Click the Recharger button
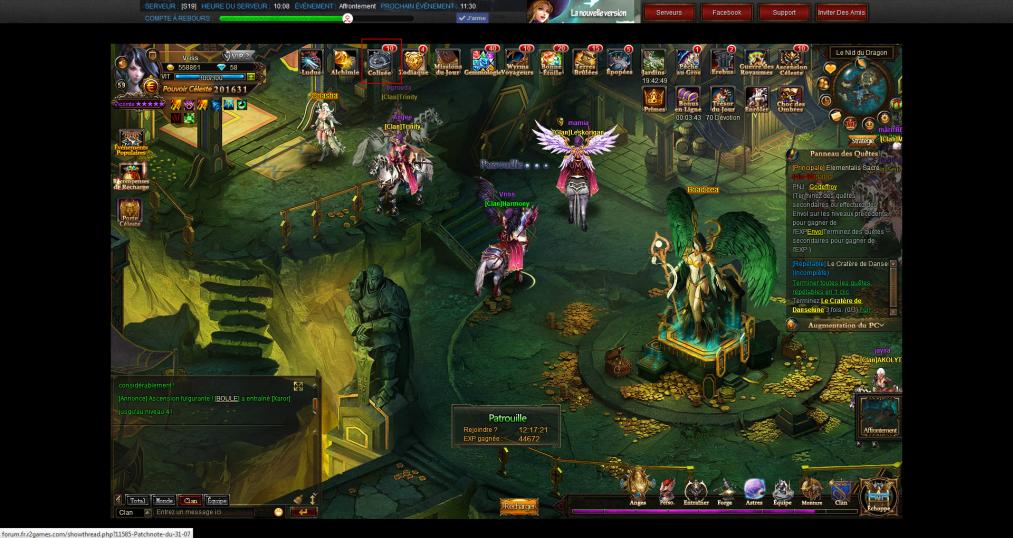The image size is (1013, 538). [519, 507]
